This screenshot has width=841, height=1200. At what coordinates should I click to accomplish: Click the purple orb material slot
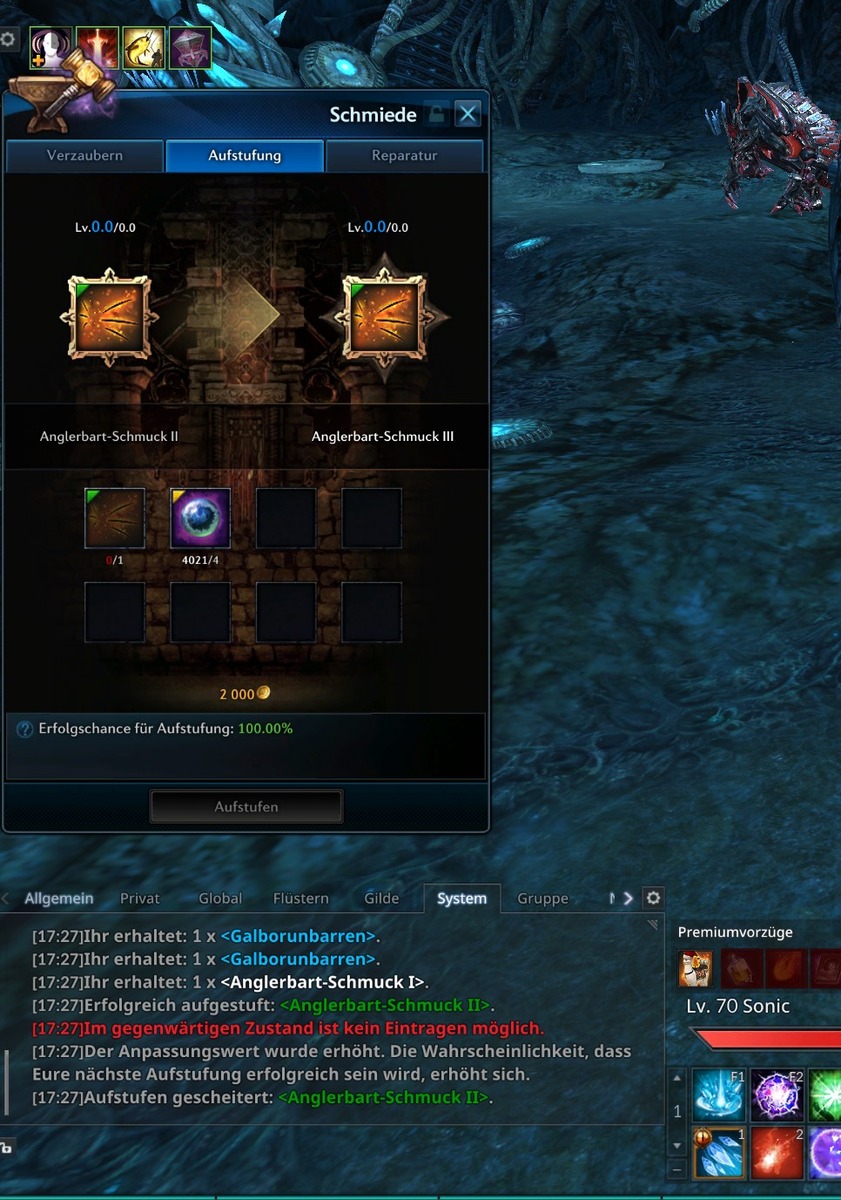(x=200, y=518)
